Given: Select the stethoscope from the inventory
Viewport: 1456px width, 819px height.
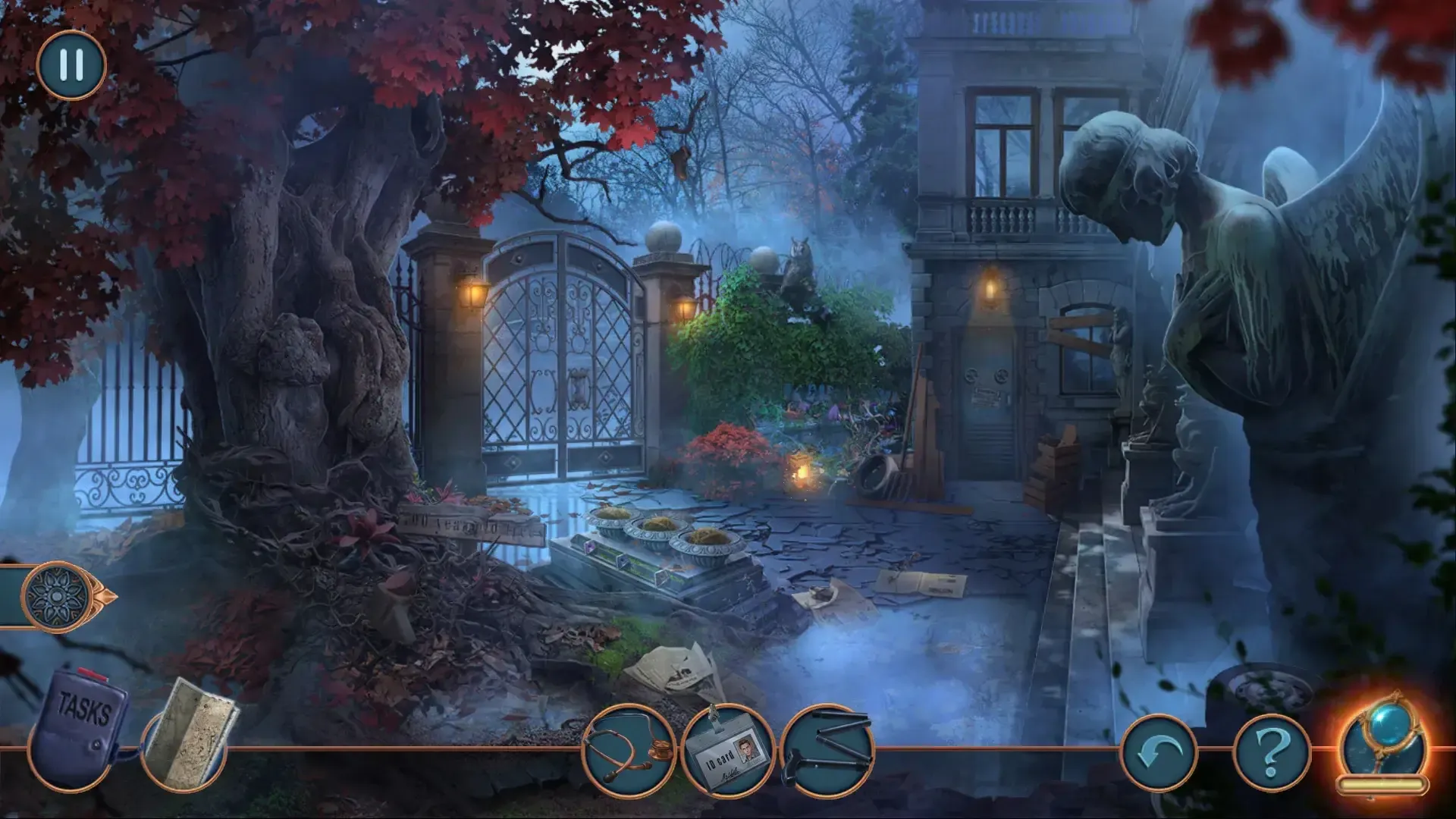Looking at the screenshot, I should point(633,751).
